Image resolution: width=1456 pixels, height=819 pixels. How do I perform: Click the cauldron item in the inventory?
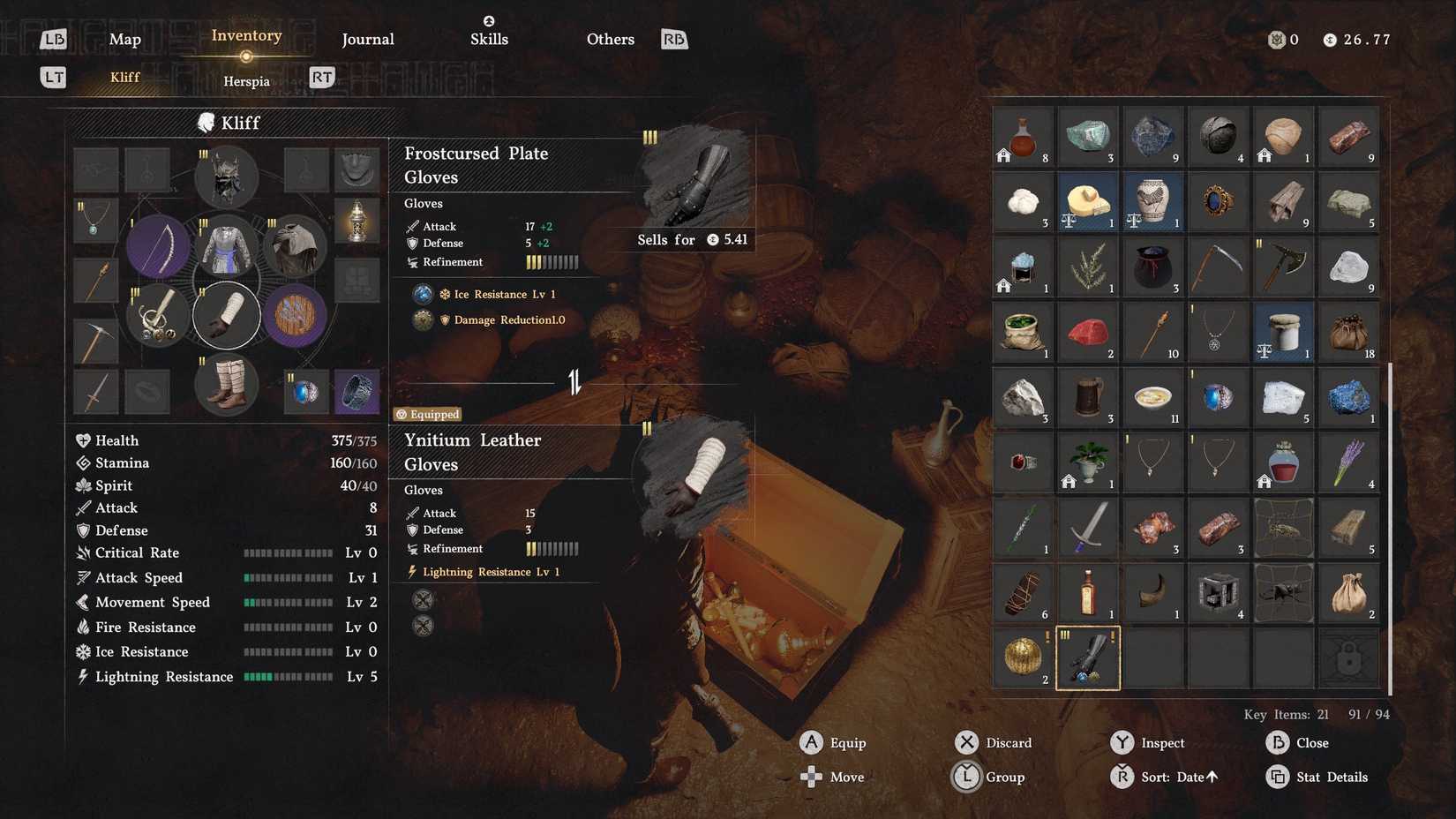1152,267
